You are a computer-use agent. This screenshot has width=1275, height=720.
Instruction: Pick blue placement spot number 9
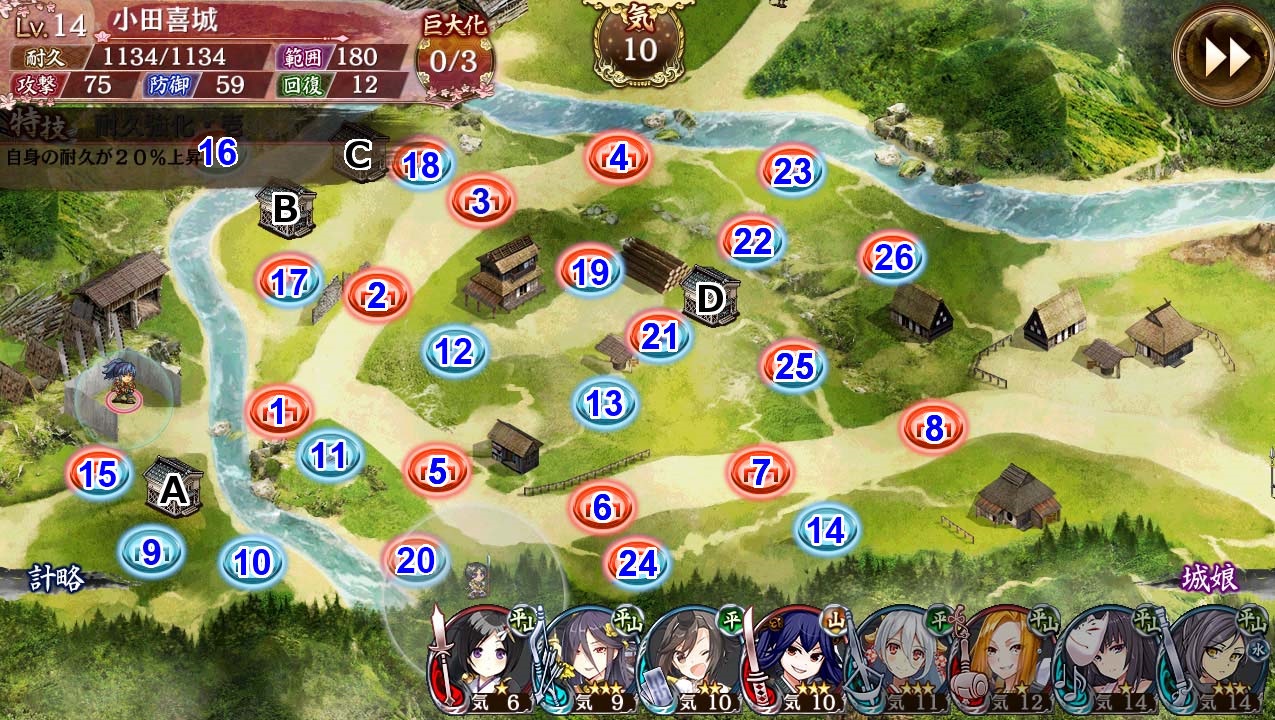click(152, 552)
